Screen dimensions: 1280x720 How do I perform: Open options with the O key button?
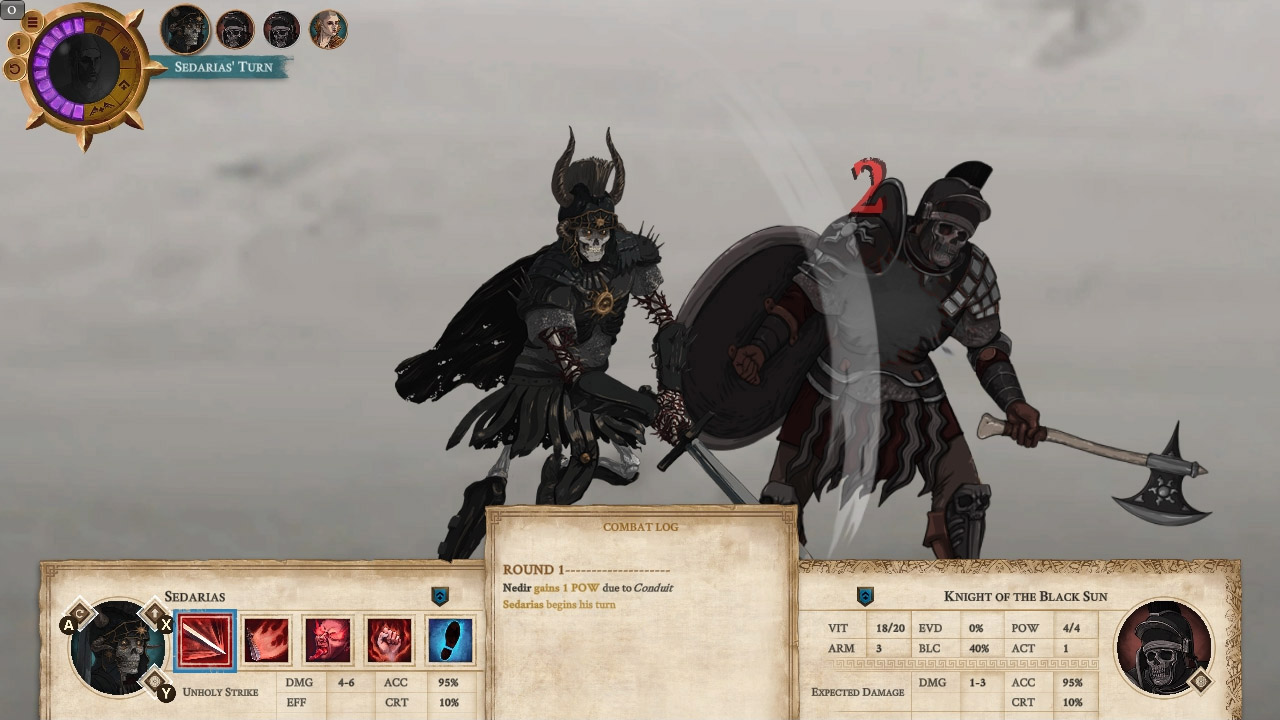coord(11,10)
